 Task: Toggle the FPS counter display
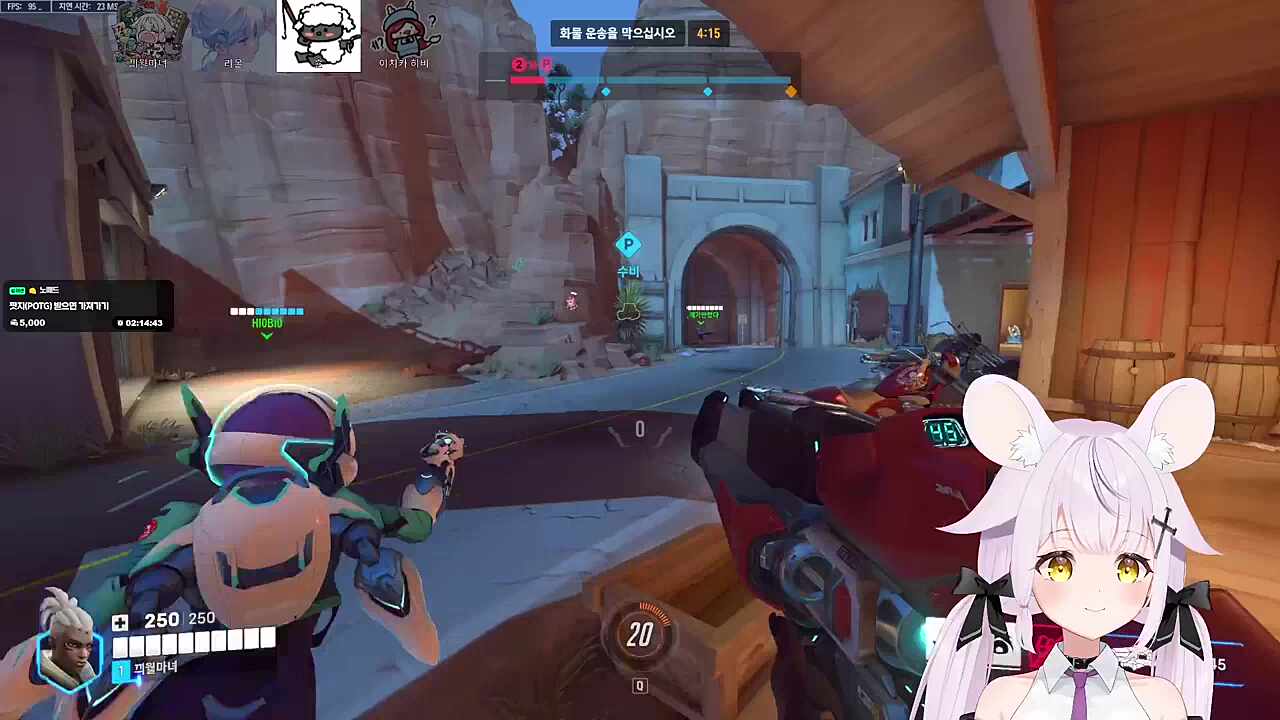tap(22, 5)
